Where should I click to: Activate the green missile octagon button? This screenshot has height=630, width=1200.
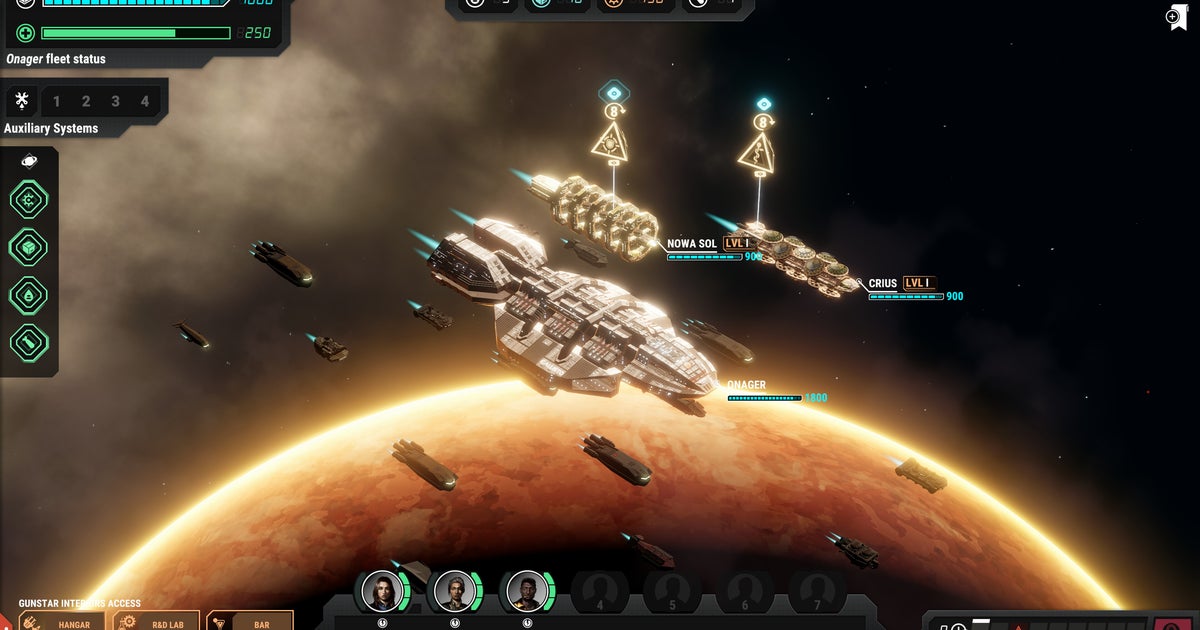29,342
